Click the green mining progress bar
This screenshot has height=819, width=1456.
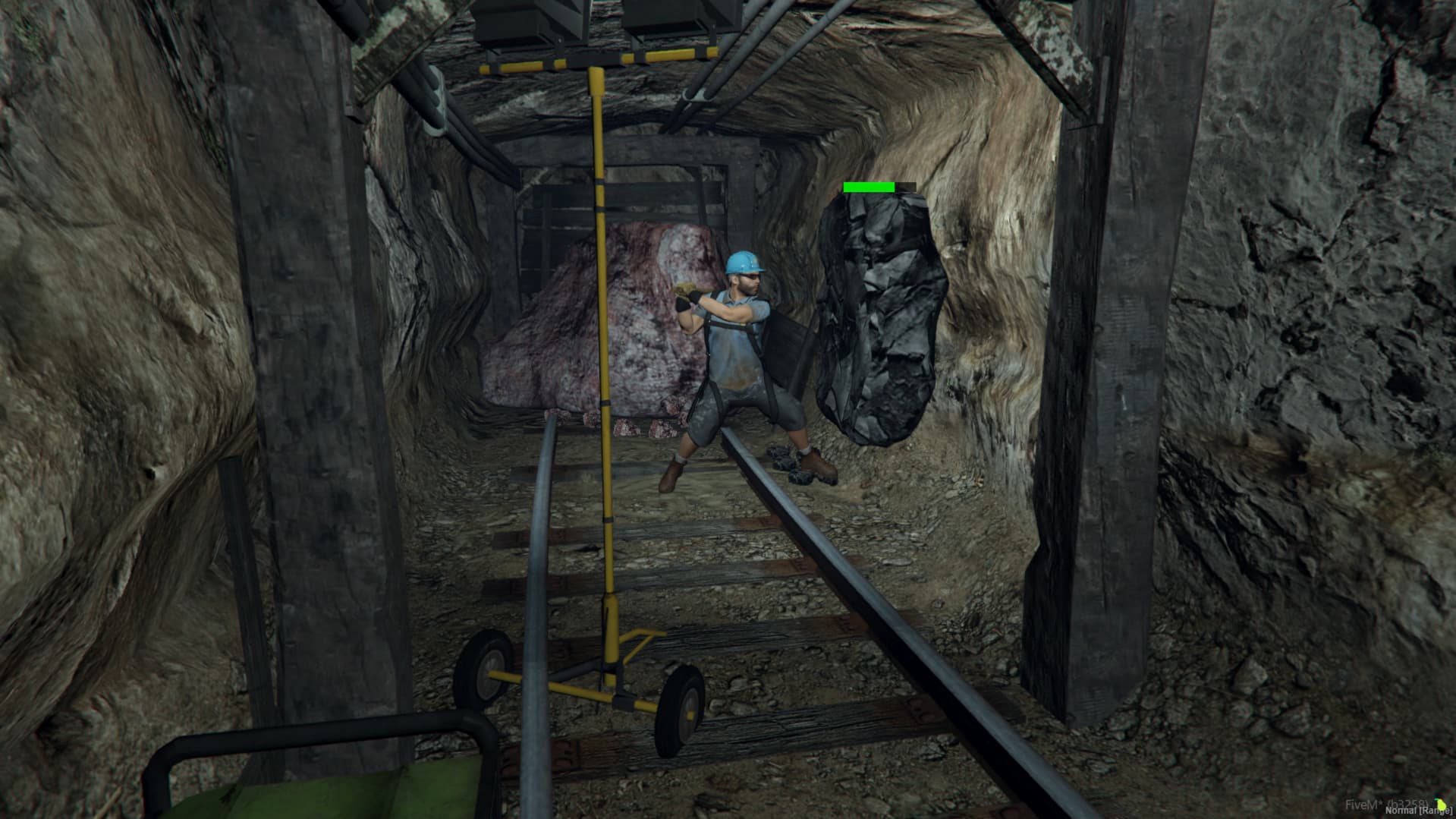click(869, 186)
